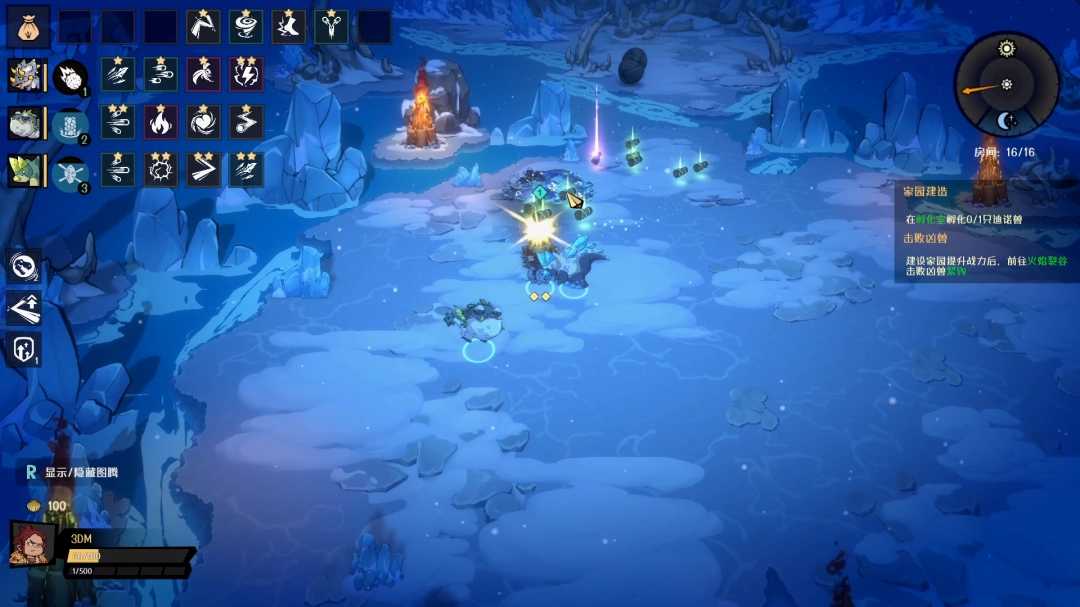Activate the crossed crystal skill numbered 3
Image resolution: width=1080 pixels, height=607 pixels.
tap(70, 172)
